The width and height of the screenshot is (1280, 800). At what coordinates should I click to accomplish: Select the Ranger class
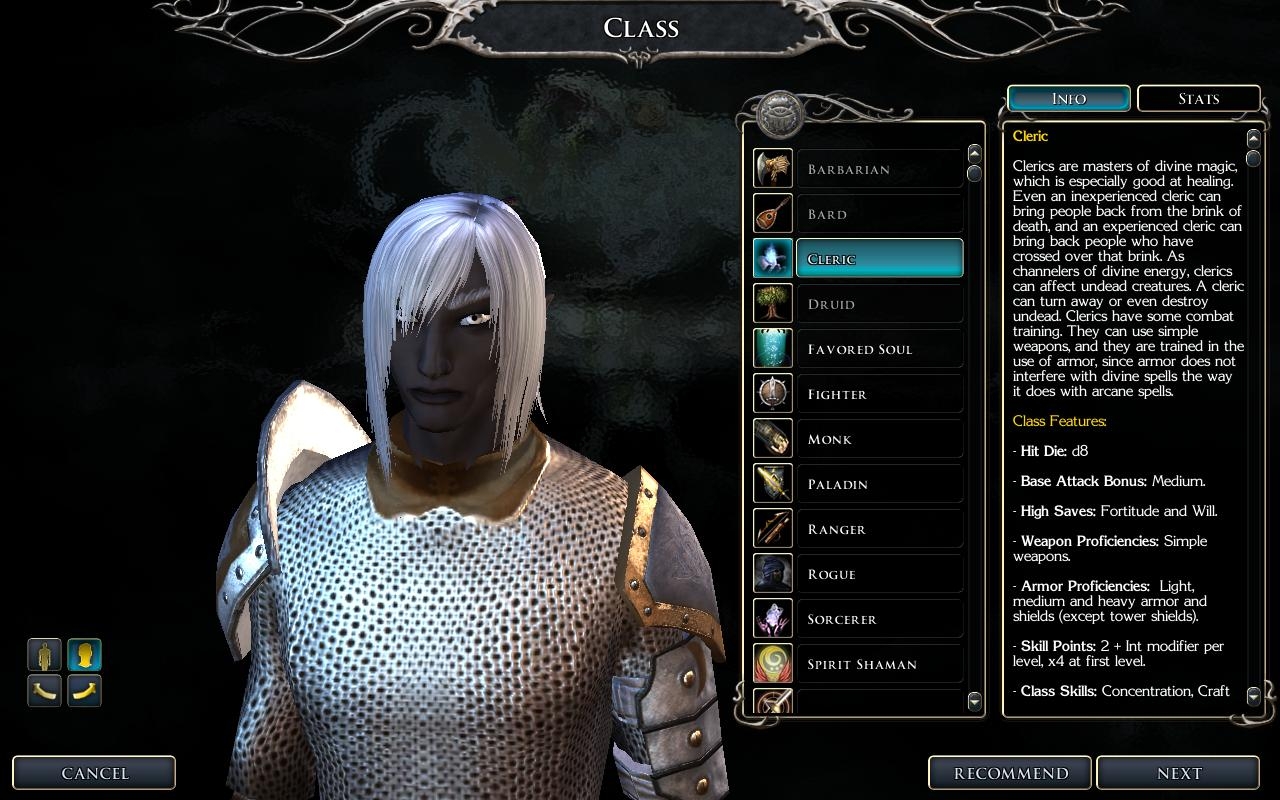878,529
